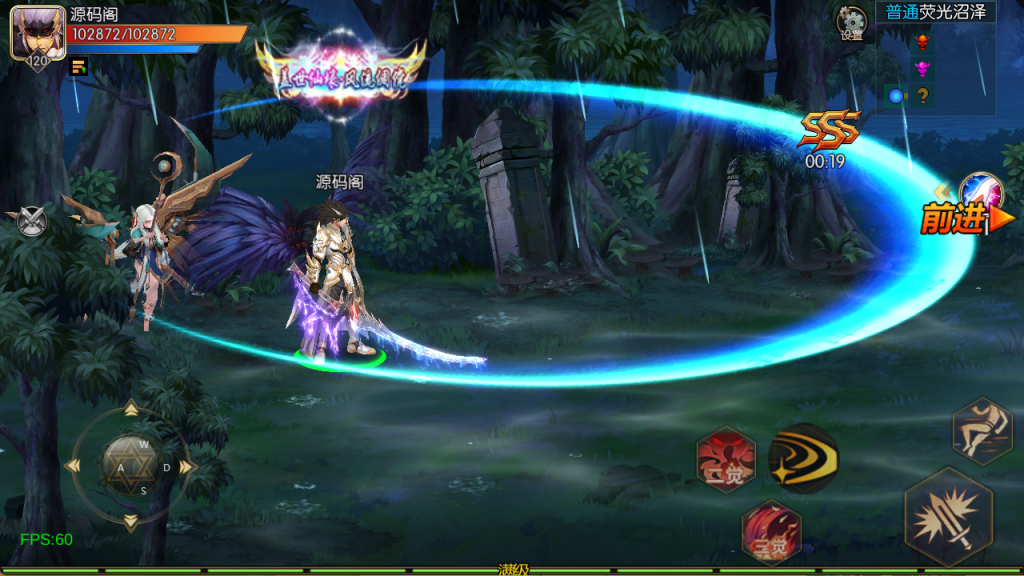1024x576 pixels.
Task: Tap the joystick's left A arrow
Action: 72,466
